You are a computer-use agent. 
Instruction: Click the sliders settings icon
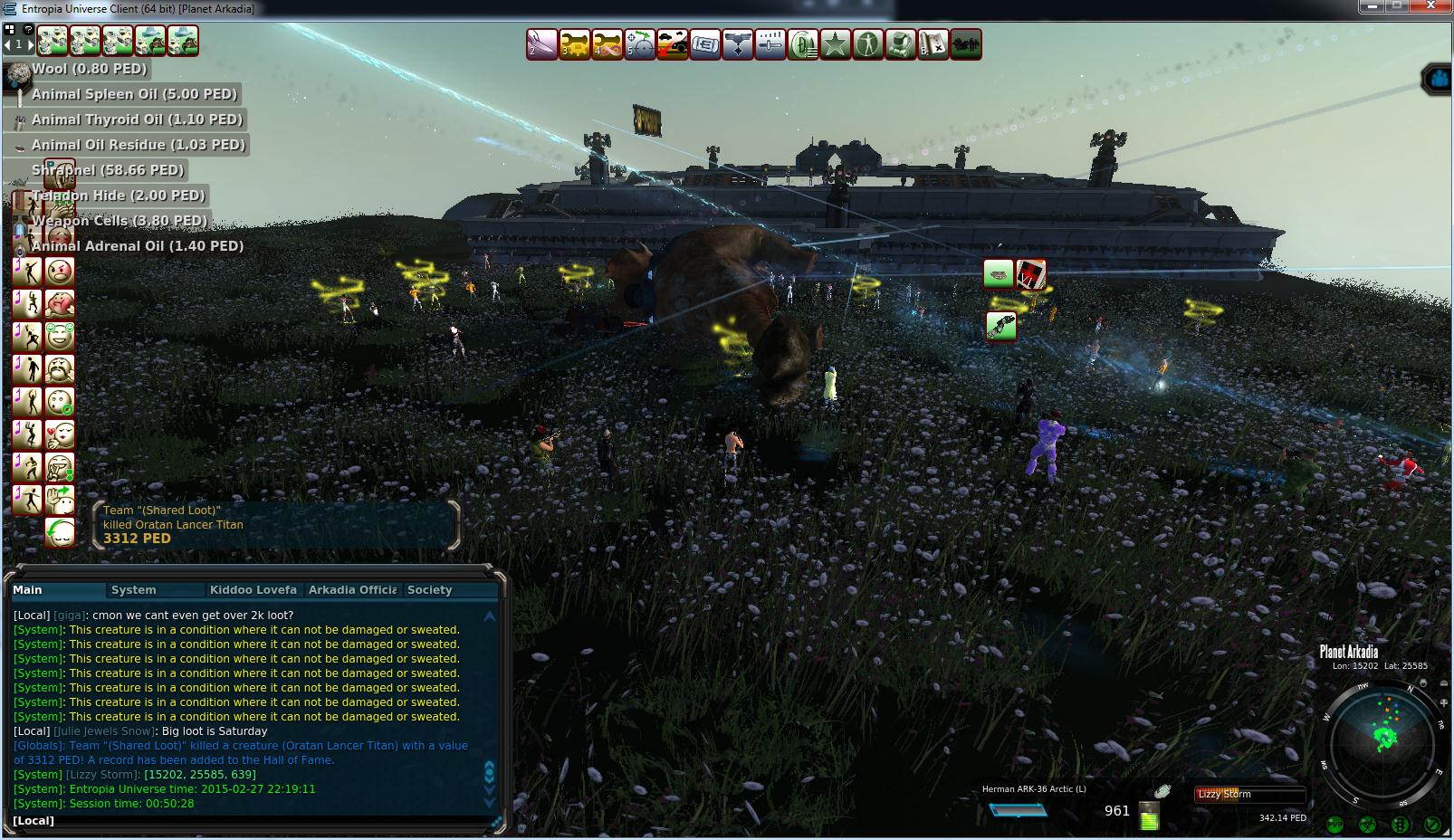pyautogui.click(x=770, y=44)
